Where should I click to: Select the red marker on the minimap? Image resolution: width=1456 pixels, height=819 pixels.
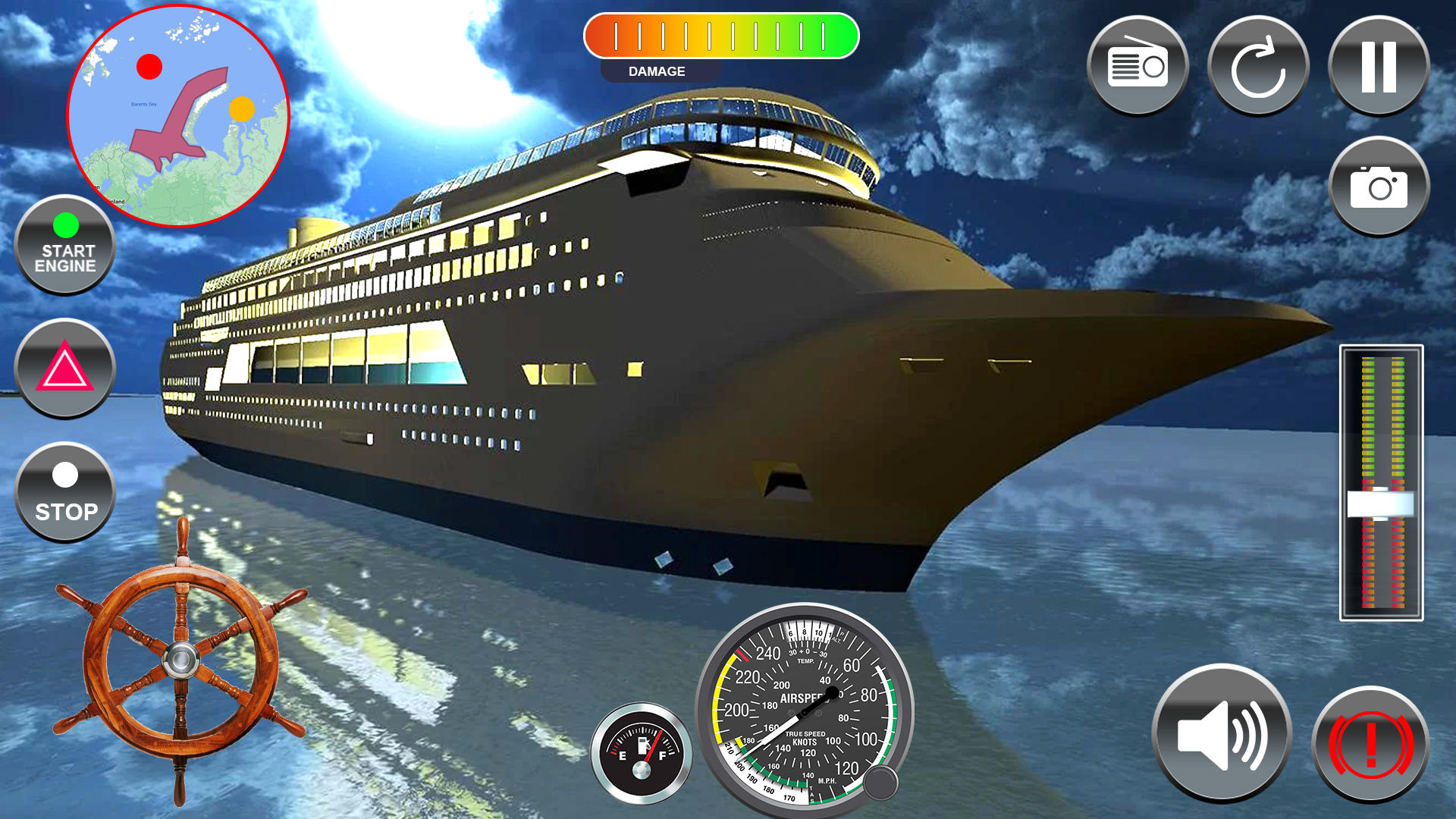pyautogui.click(x=149, y=67)
